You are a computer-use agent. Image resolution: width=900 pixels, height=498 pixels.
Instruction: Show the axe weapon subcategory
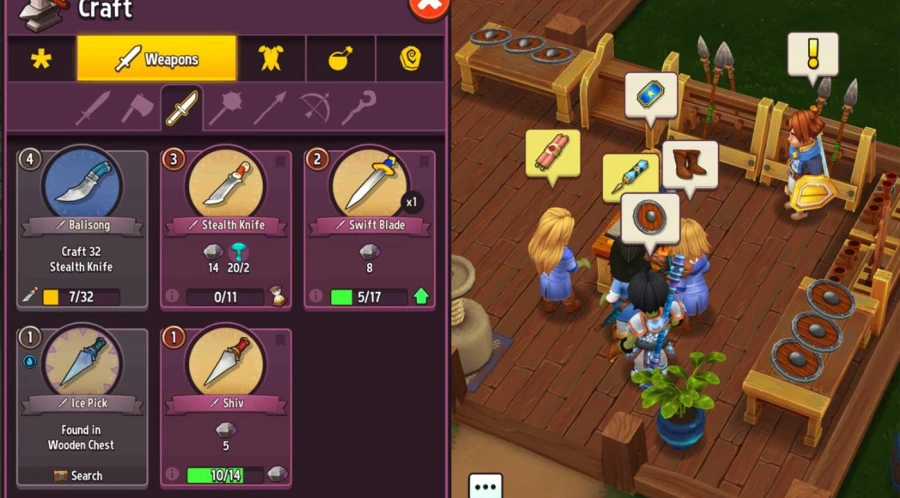point(137,108)
